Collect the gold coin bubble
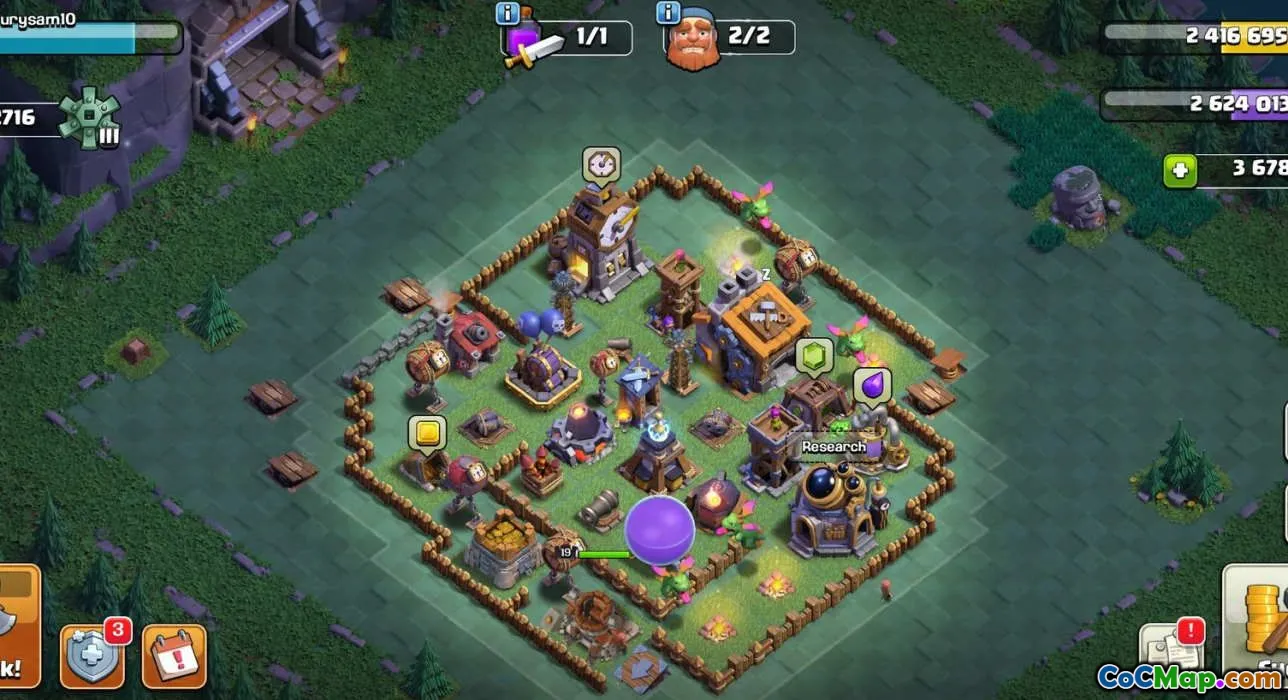The width and height of the screenshot is (1288, 700). (x=427, y=433)
